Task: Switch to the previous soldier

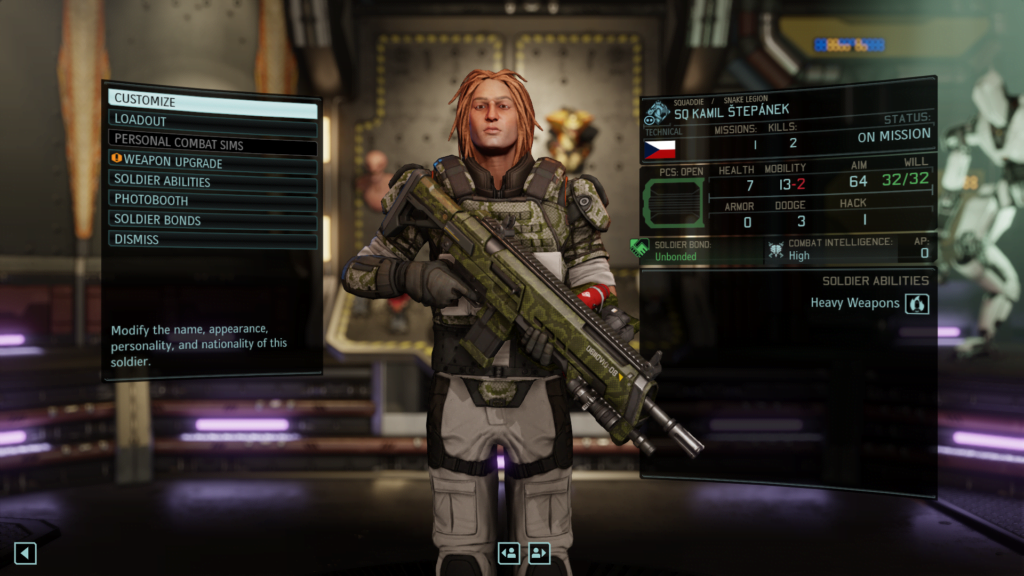Action: pos(509,553)
